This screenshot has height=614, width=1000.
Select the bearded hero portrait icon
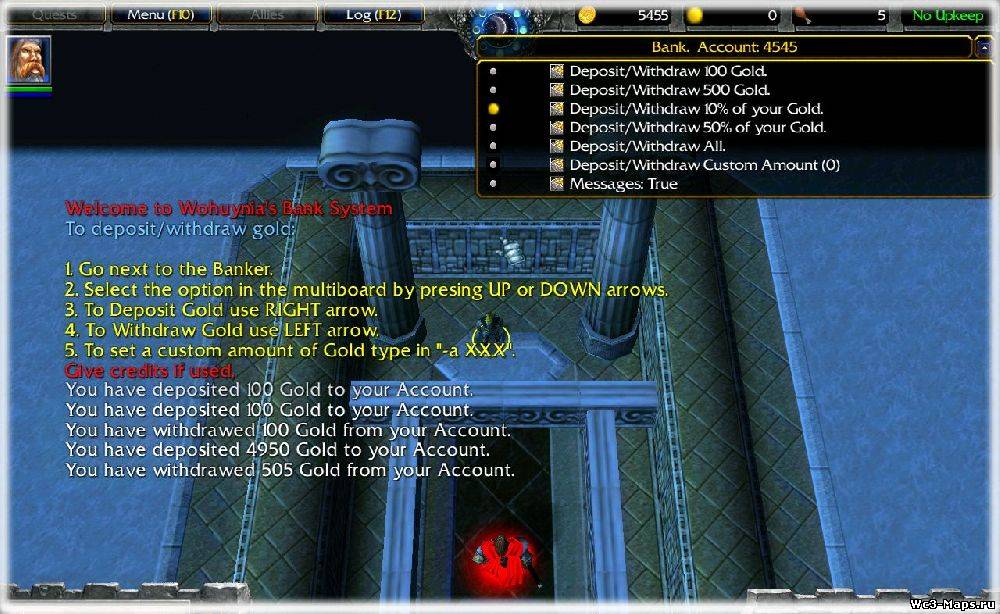29,62
